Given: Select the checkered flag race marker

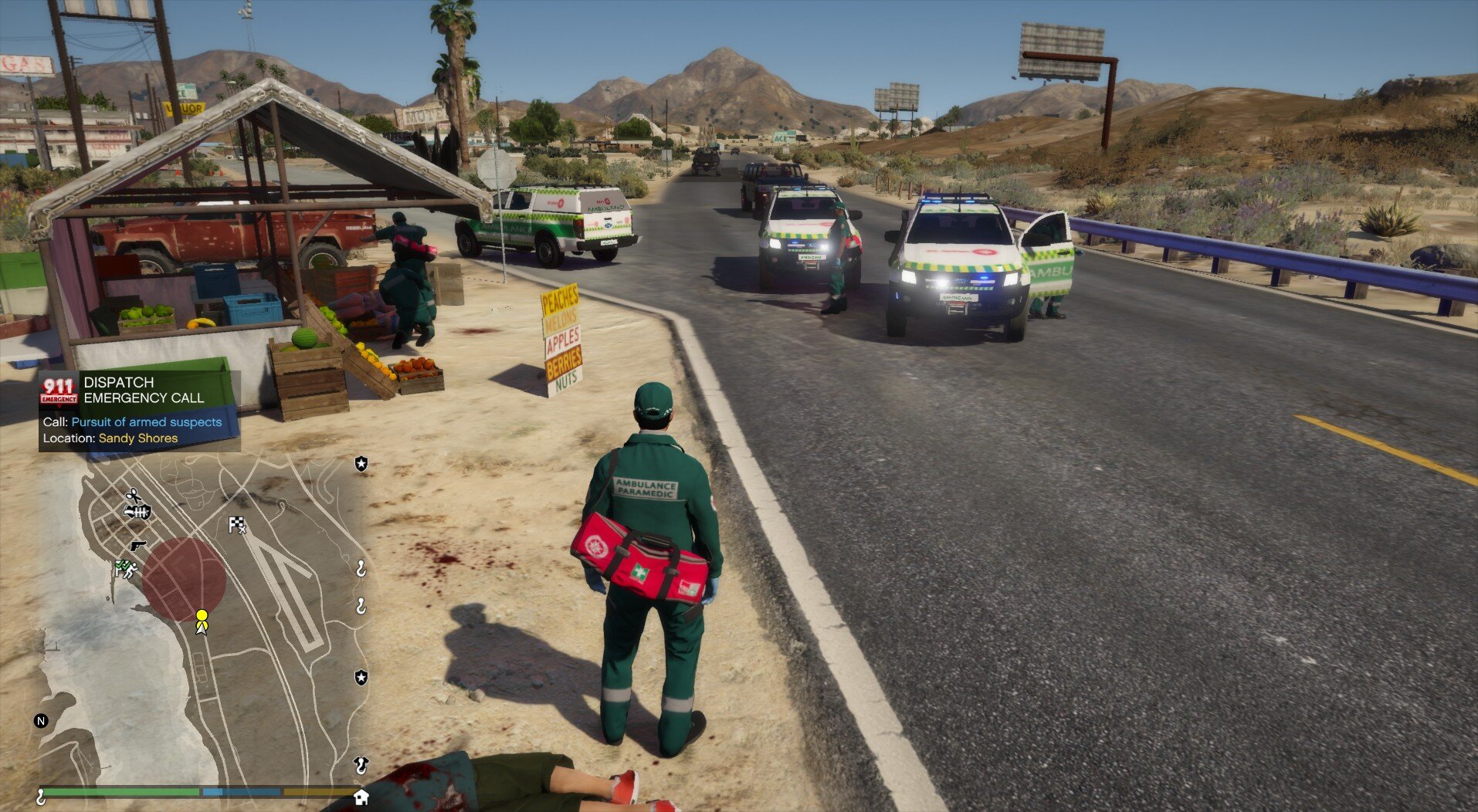Looking at the screenshot, I should tap(237, 526).
